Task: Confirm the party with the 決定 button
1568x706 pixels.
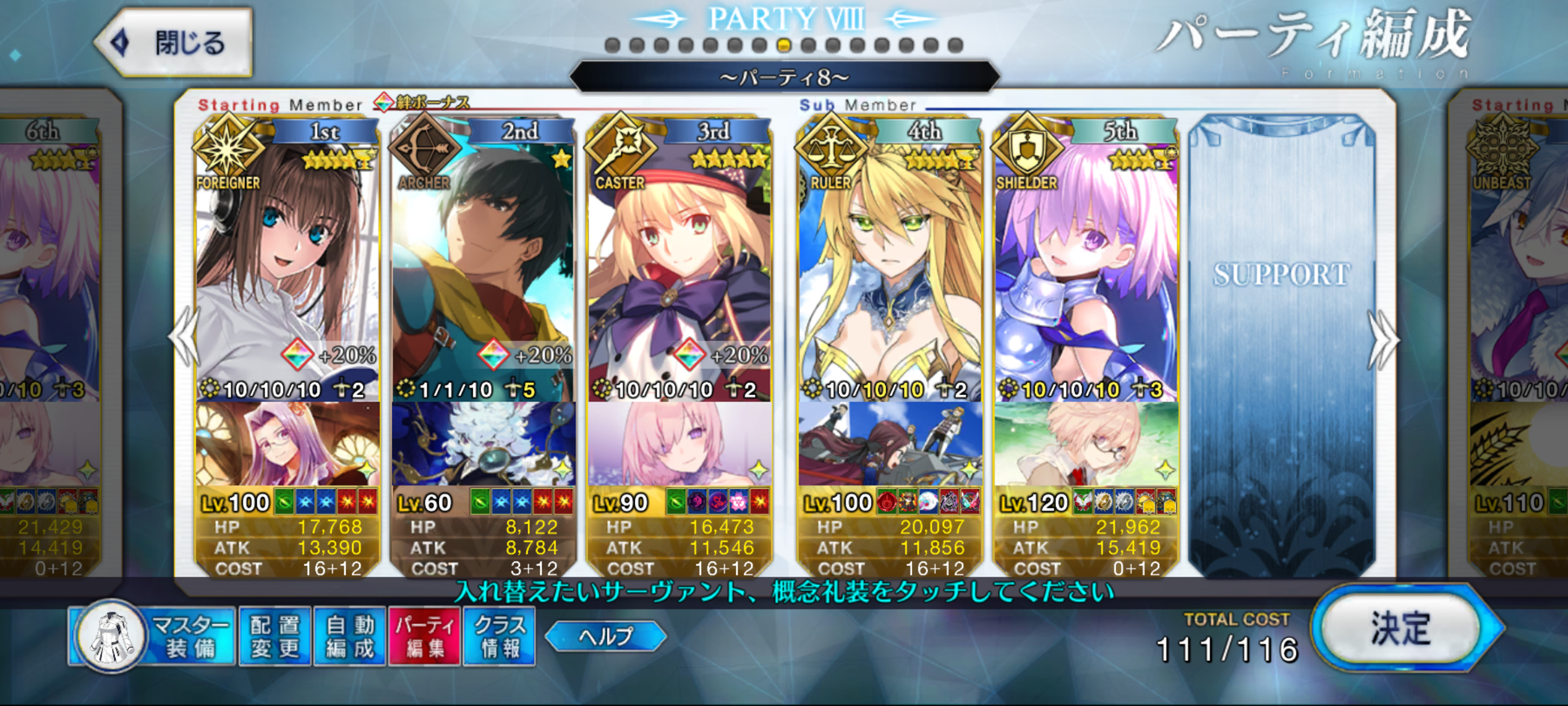Action: coord(1400,628)
